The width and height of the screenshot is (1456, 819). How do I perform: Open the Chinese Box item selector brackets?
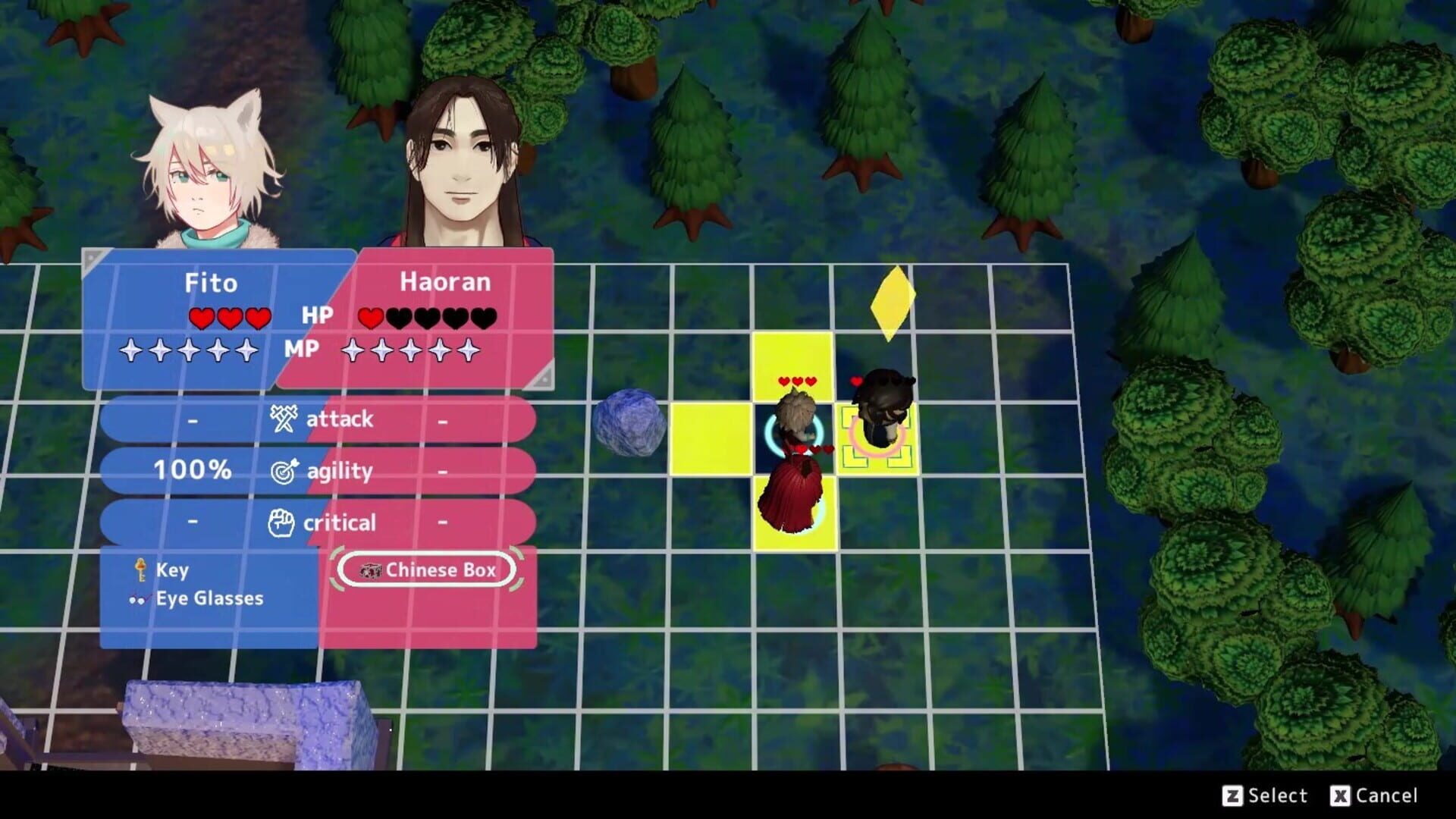[427, 570]
